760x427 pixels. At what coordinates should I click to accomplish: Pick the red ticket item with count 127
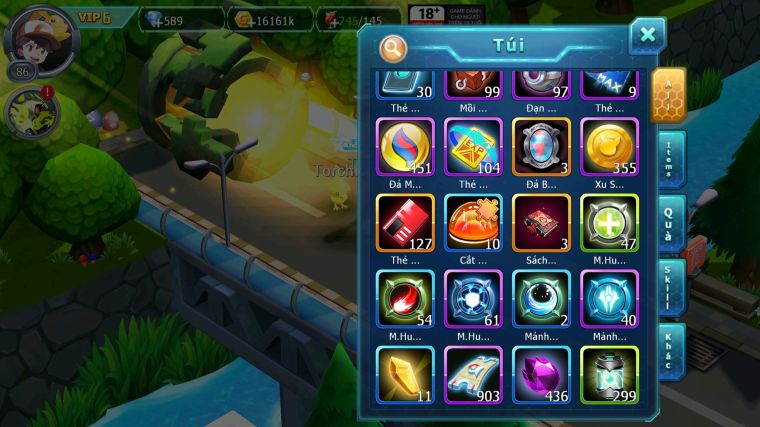405,222
